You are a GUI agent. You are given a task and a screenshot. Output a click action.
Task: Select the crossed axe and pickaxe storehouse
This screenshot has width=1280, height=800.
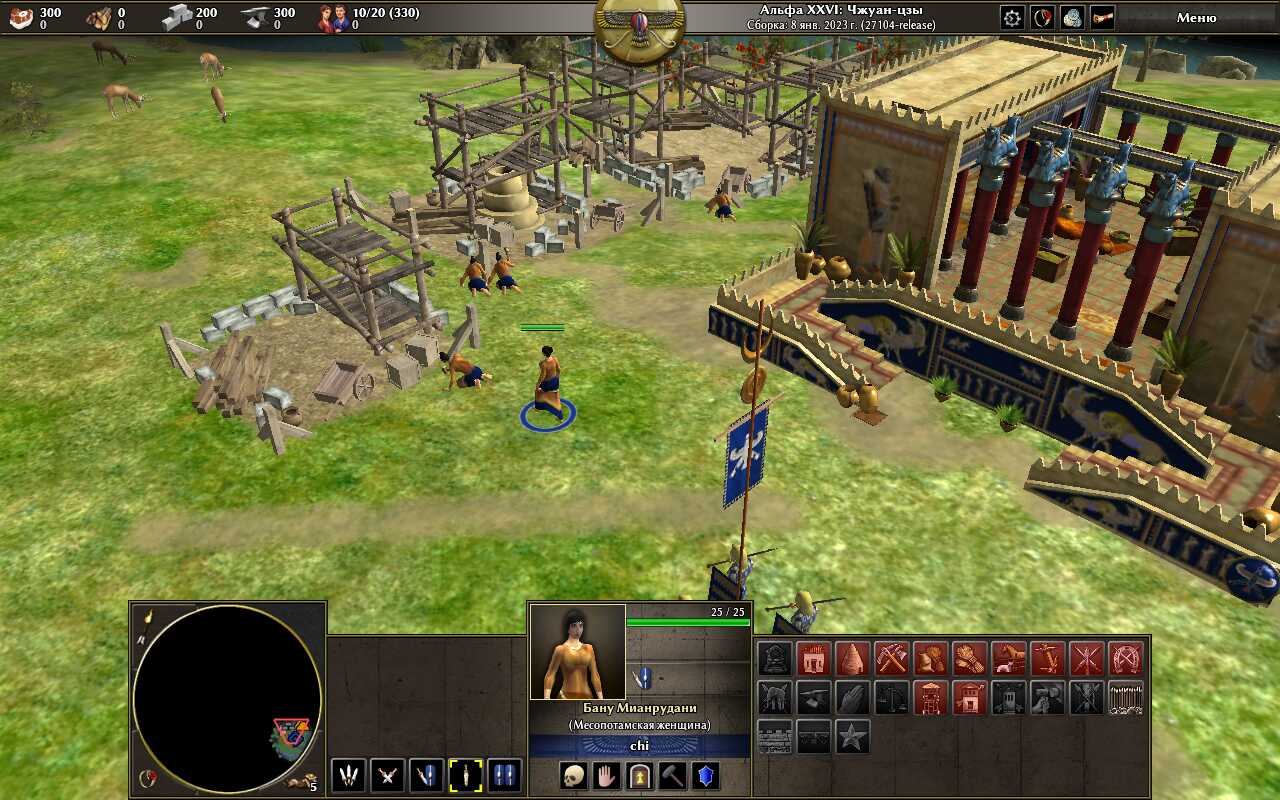click(892, 658)
